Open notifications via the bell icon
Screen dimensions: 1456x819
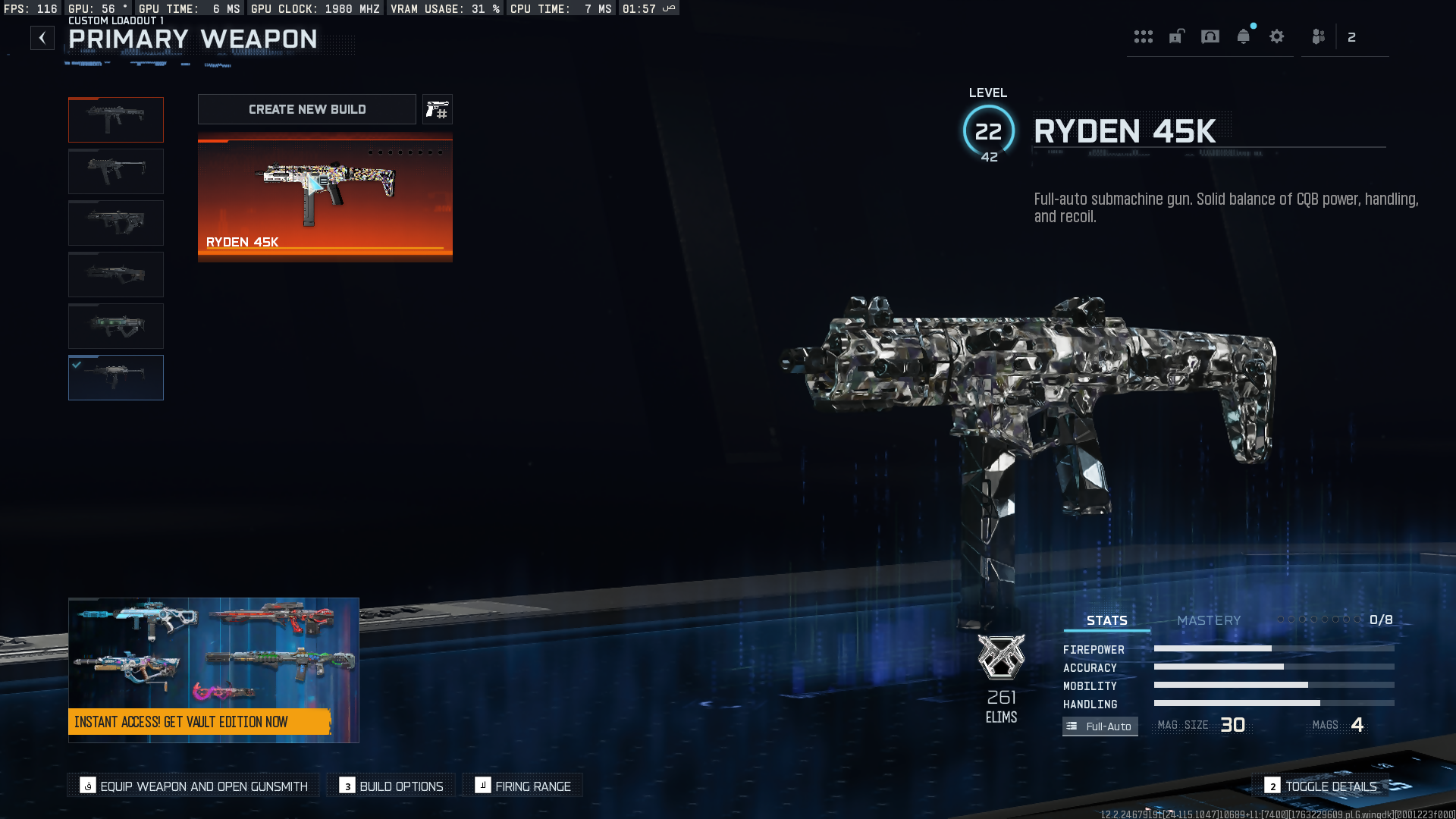coord(1244,36)
